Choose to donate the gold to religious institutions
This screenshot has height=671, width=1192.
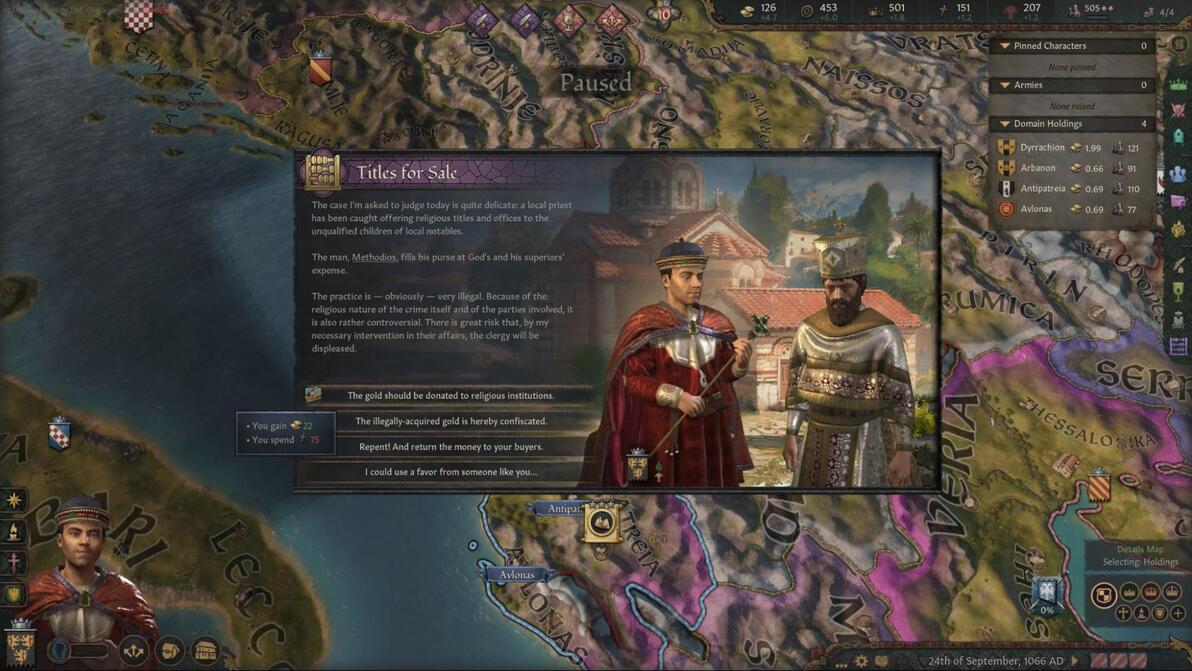pos(450,395)
